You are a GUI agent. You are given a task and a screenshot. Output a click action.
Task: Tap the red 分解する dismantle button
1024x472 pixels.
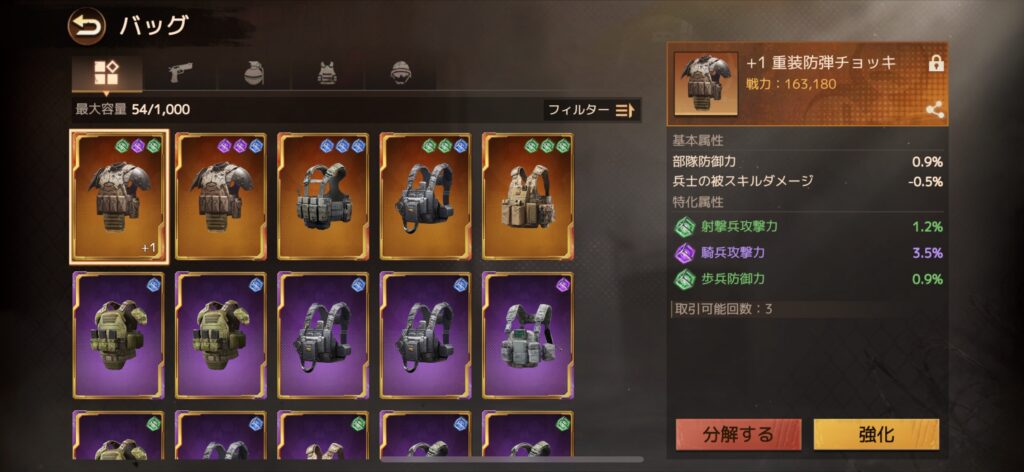pos(738,434)
